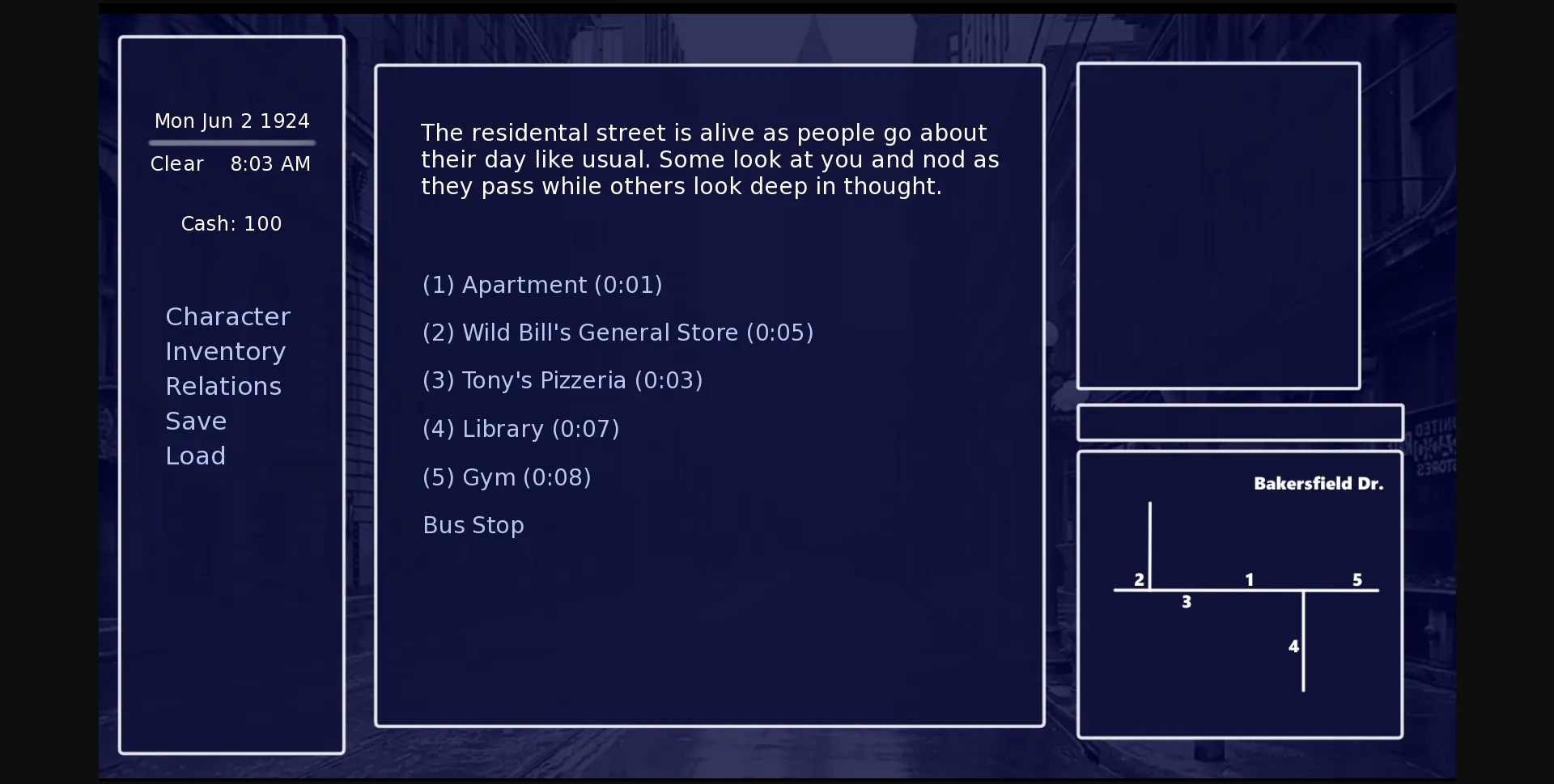This screenshot has height=784, width=1554.
Task: Select location 1 on the Bakersfield Dr. map
Action: pos(1248,579)
